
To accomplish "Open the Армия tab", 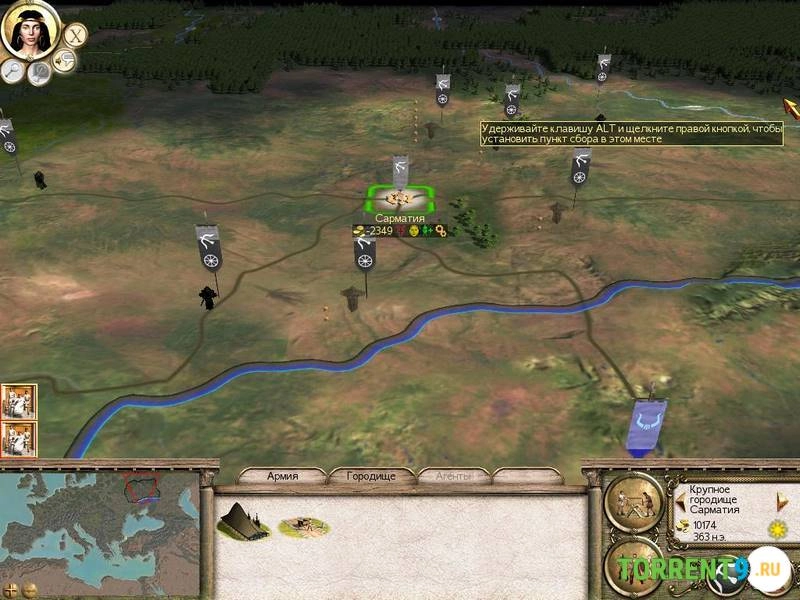I will pos(282,476).
